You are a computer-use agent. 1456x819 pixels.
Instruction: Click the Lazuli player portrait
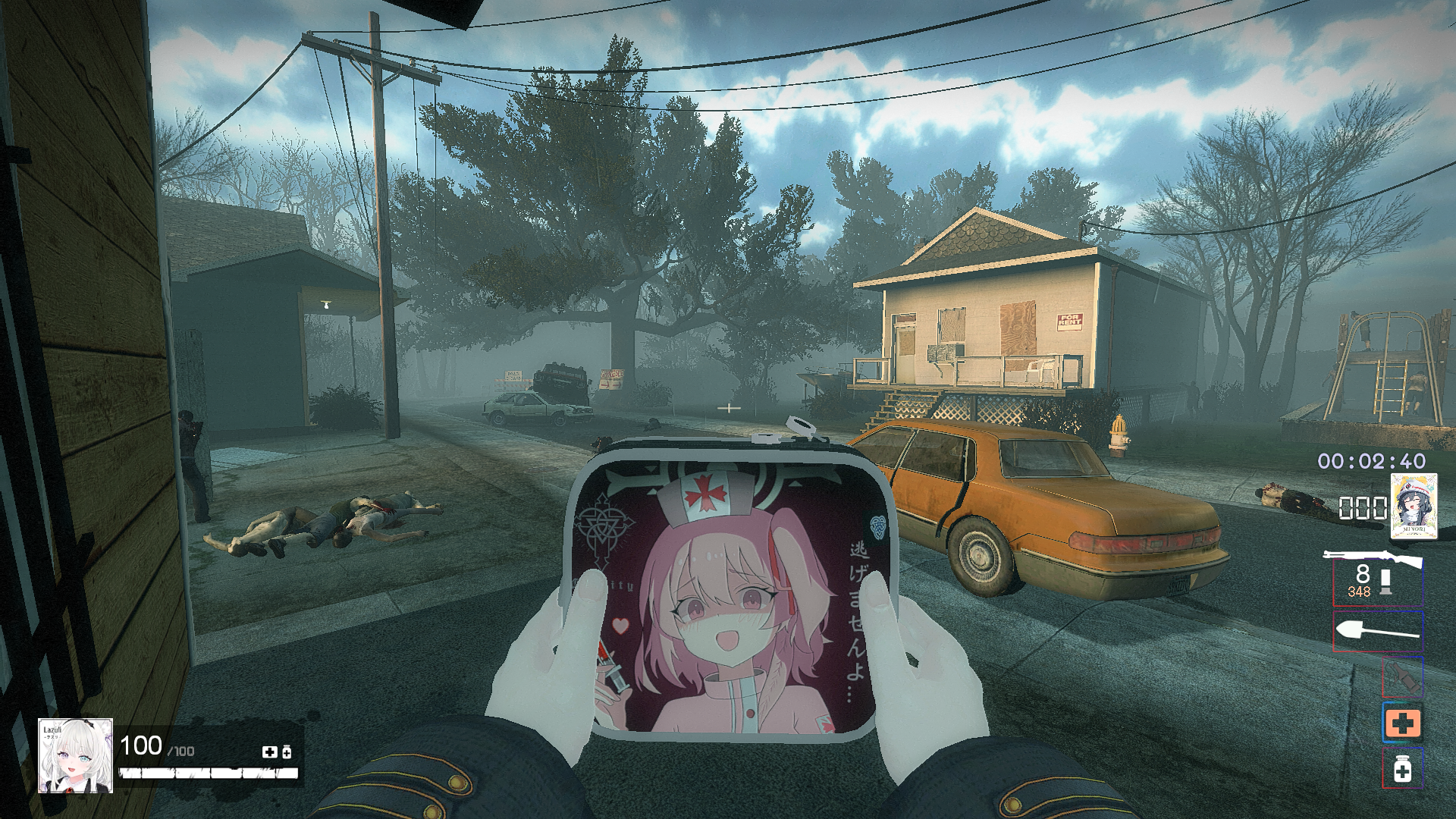coord(76,755)
